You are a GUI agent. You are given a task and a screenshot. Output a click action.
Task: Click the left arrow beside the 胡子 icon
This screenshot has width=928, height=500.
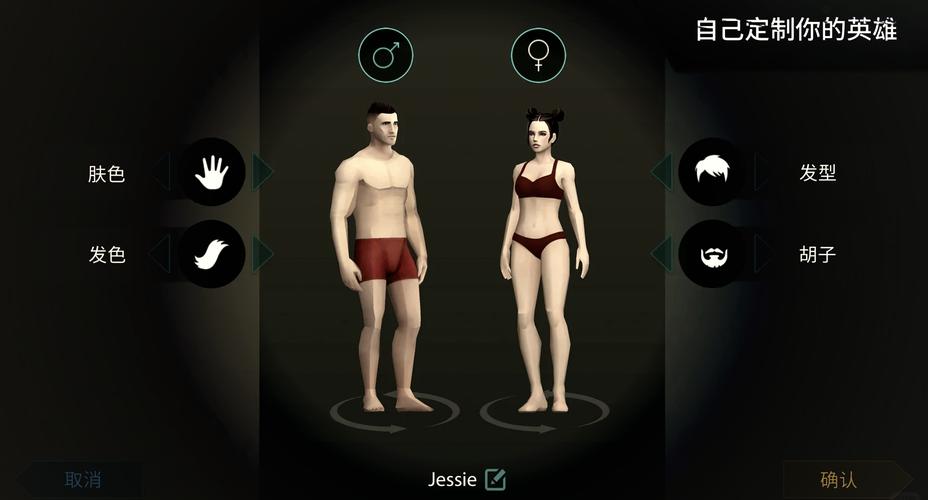(x=661, y=254)
